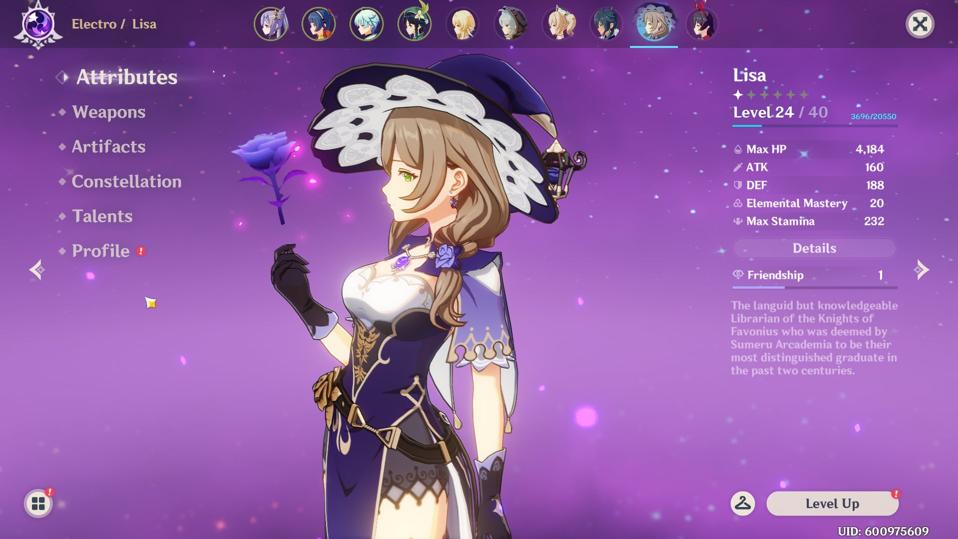
Task: Open the Talents menu
Action: tap(102, 216)
